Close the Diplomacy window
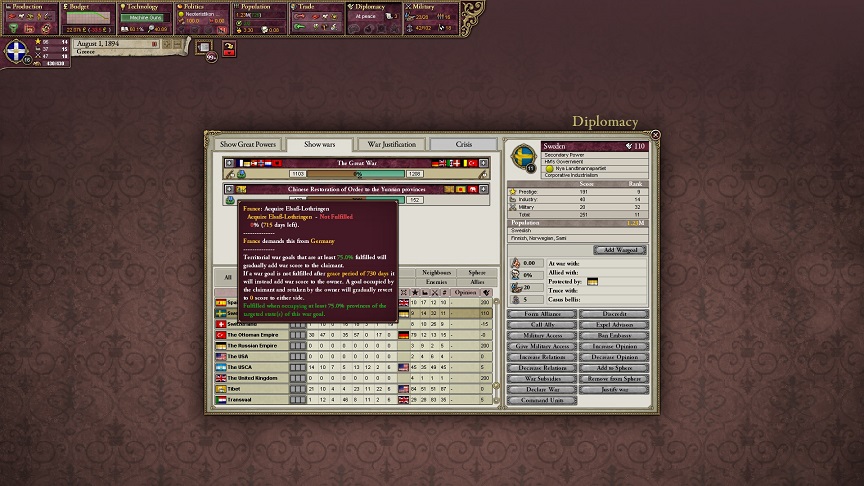This screenshot has width=864, height=486. 656,135
